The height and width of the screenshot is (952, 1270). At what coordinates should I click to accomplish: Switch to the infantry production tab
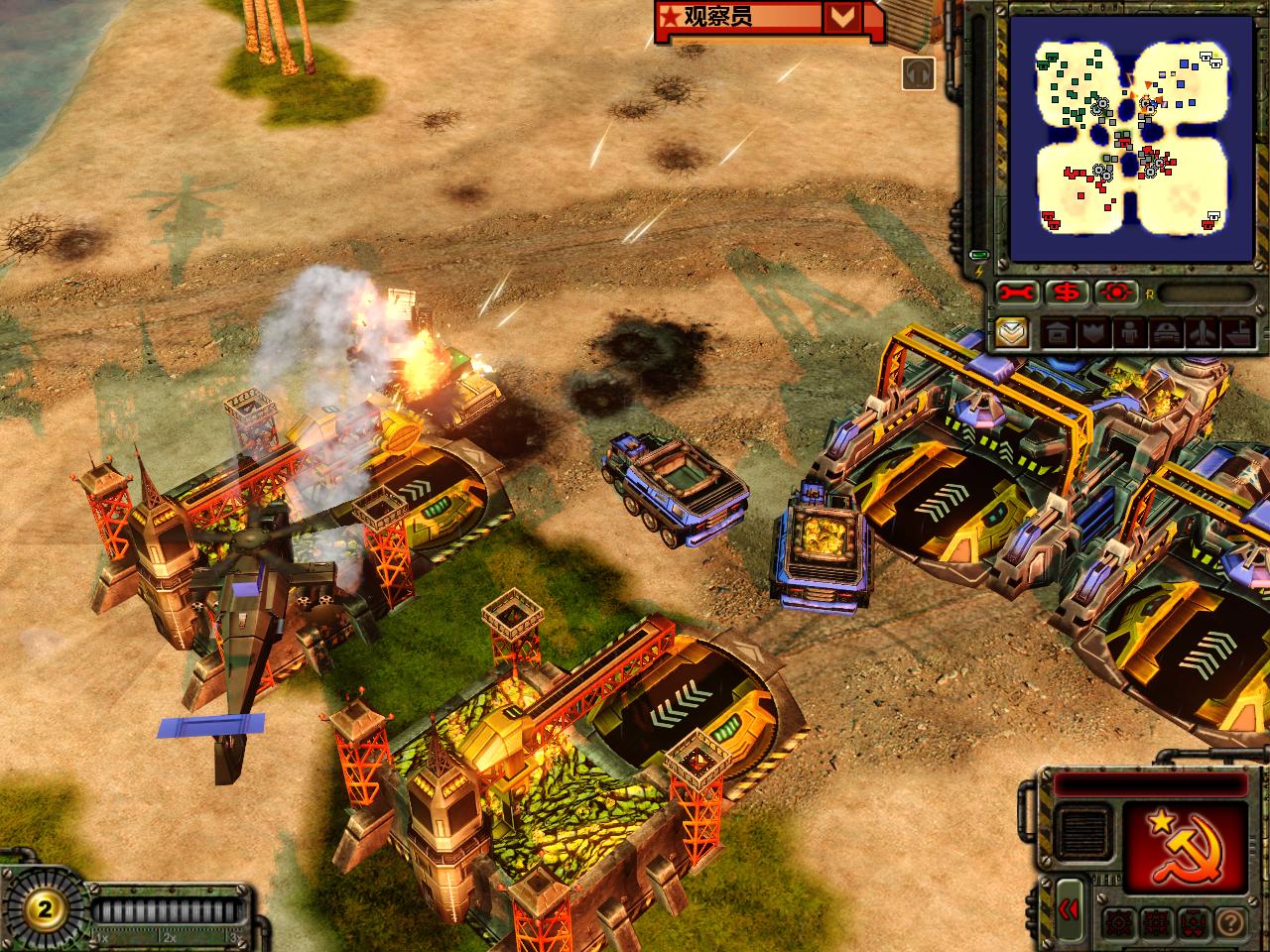coord(1128,332)
